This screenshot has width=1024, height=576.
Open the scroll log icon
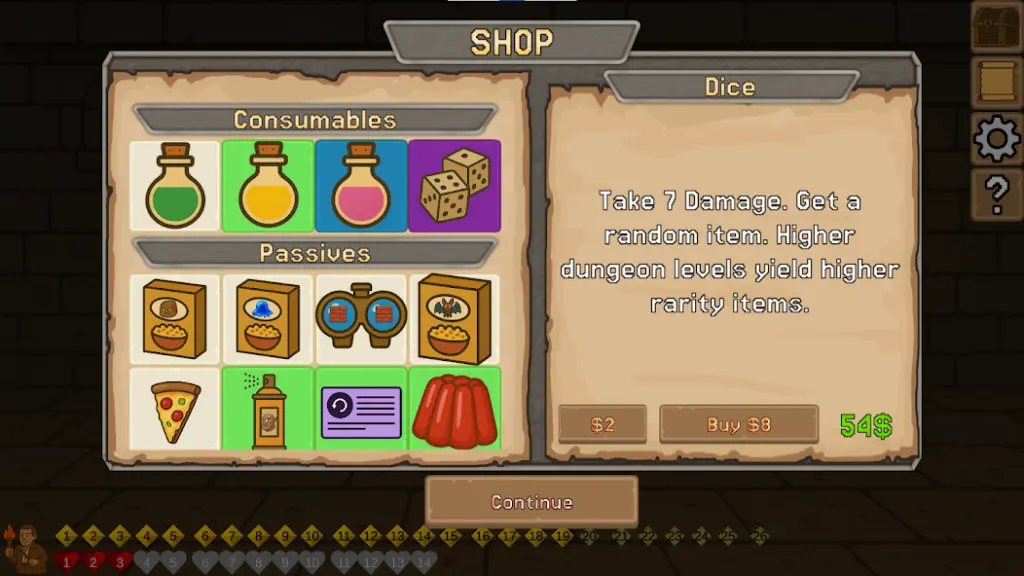[x=997, y=83]
